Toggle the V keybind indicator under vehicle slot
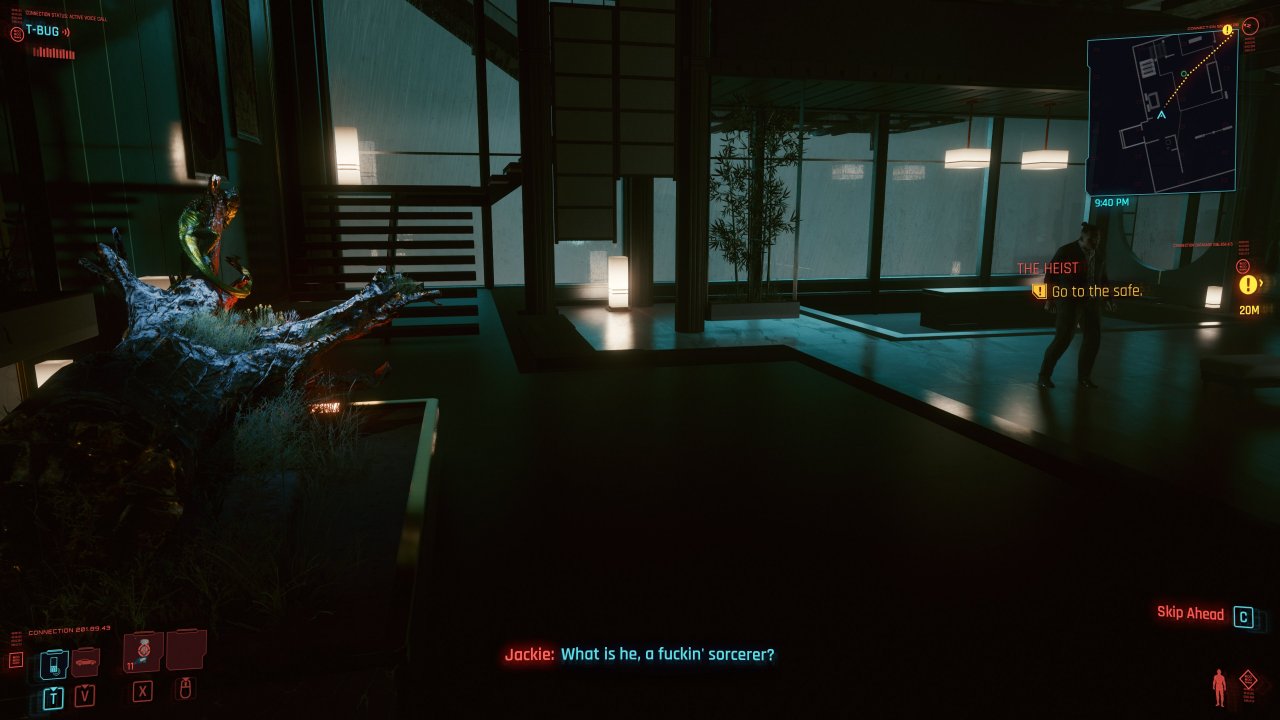This screenshot has width=1280, height=720. (85, 694)
